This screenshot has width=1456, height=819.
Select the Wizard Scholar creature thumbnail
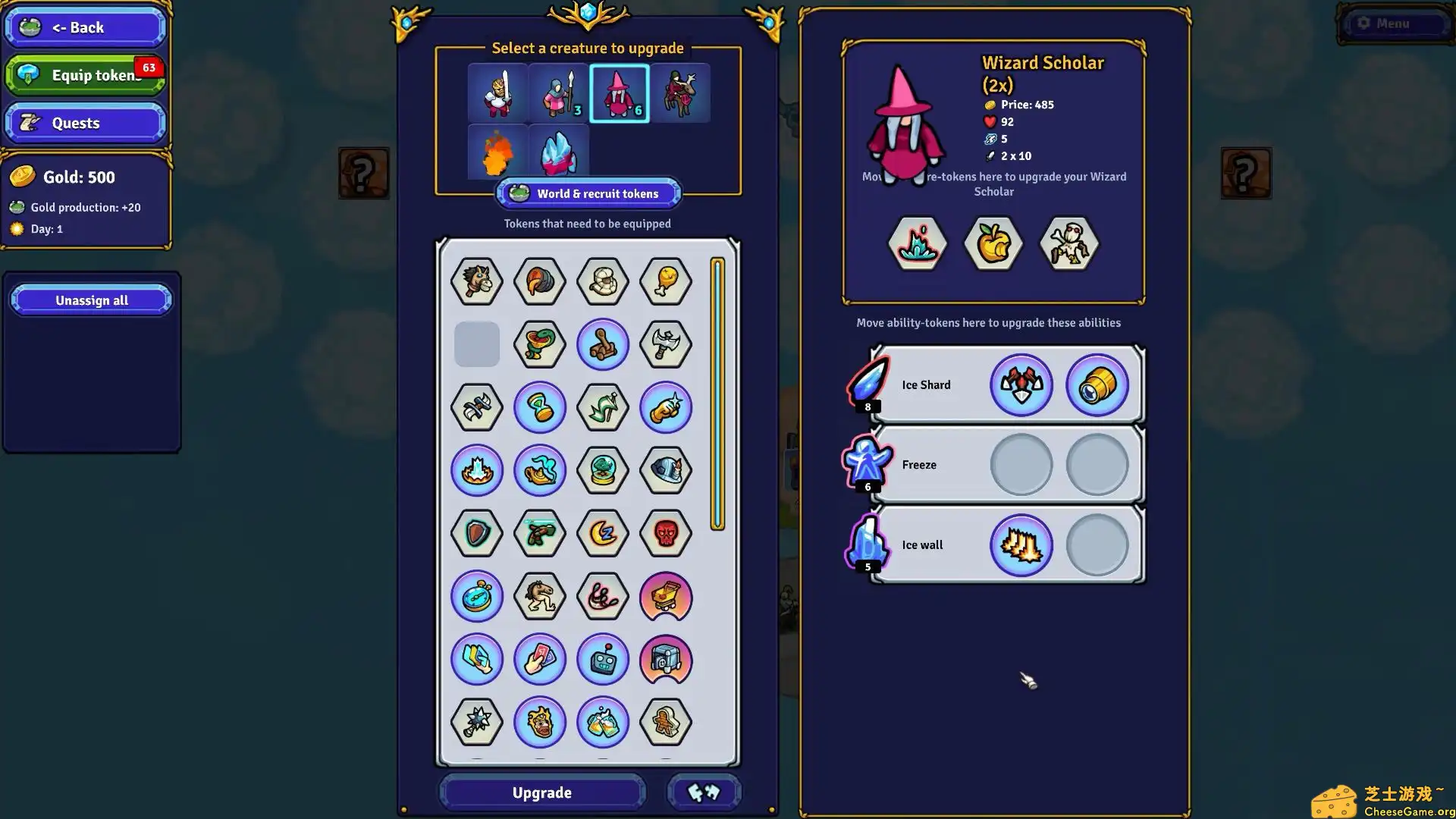coord(619,93)
